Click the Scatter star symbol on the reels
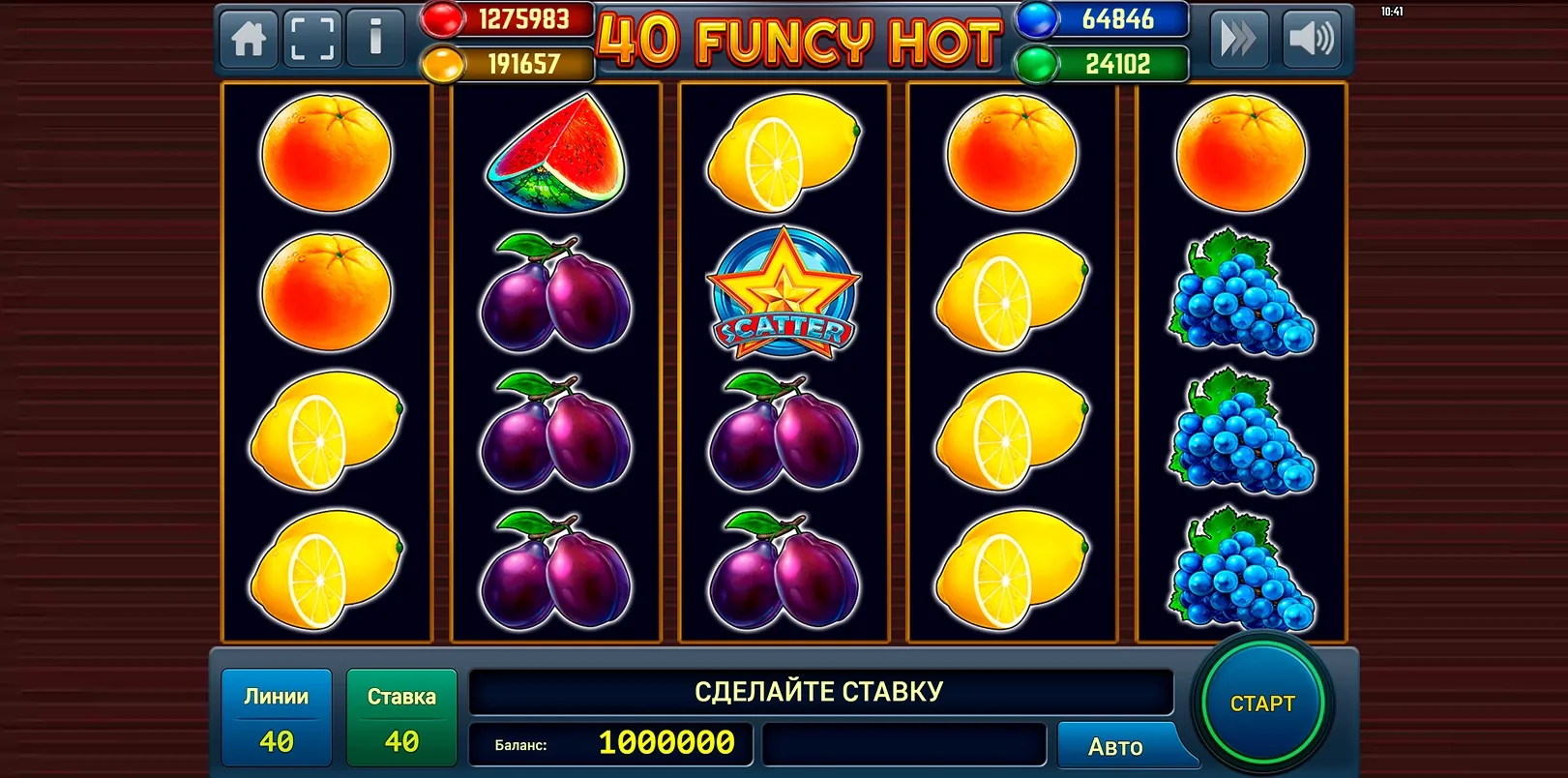This screenshot has height=778, width=1568. pyautogui.click(x=782, y=295)
